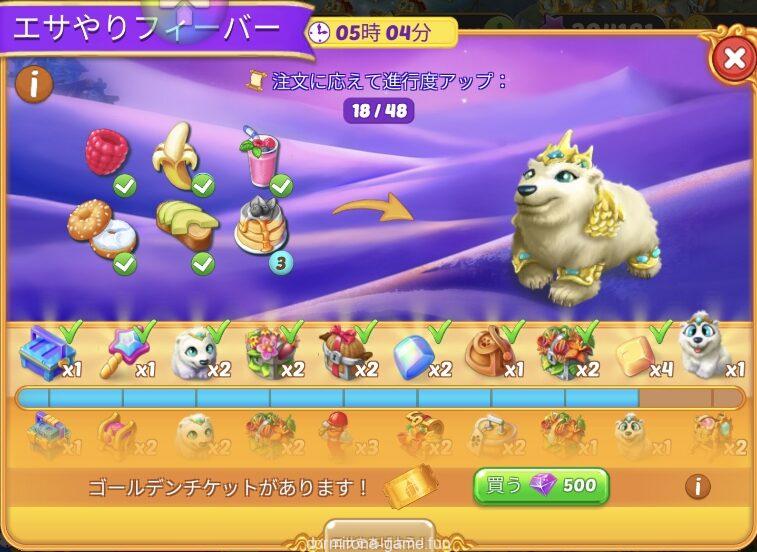
Task: Inspect the golden ticket icon
Action: click(x=410, y=487)
